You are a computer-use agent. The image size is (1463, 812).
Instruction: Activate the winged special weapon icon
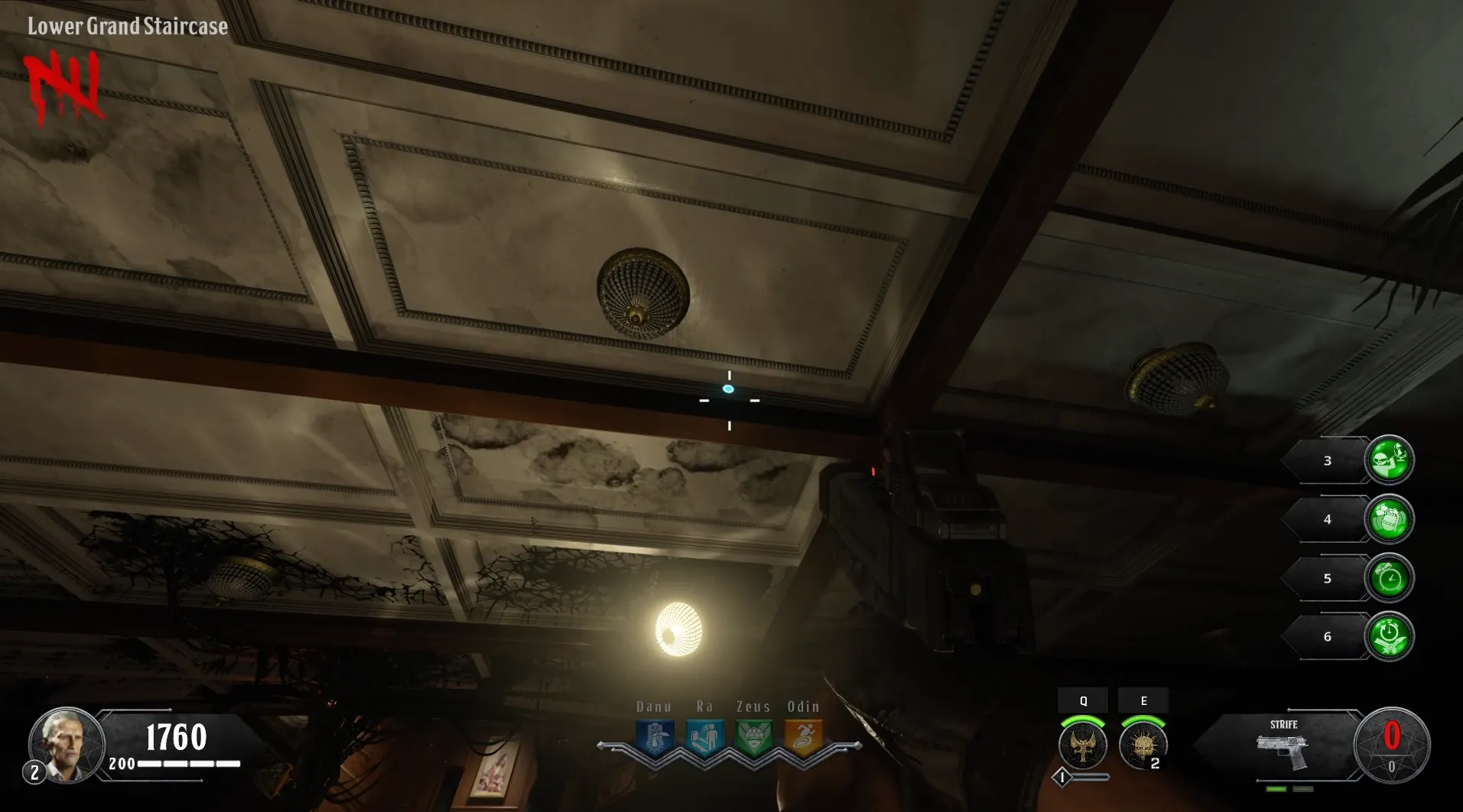click(1082, 745)
